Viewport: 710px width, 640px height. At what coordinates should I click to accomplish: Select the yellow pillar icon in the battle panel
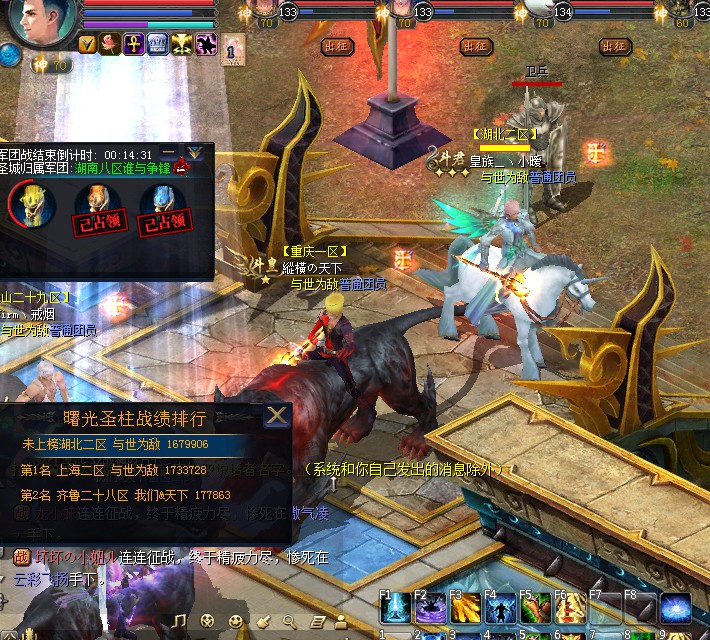[x=29, y=206]
